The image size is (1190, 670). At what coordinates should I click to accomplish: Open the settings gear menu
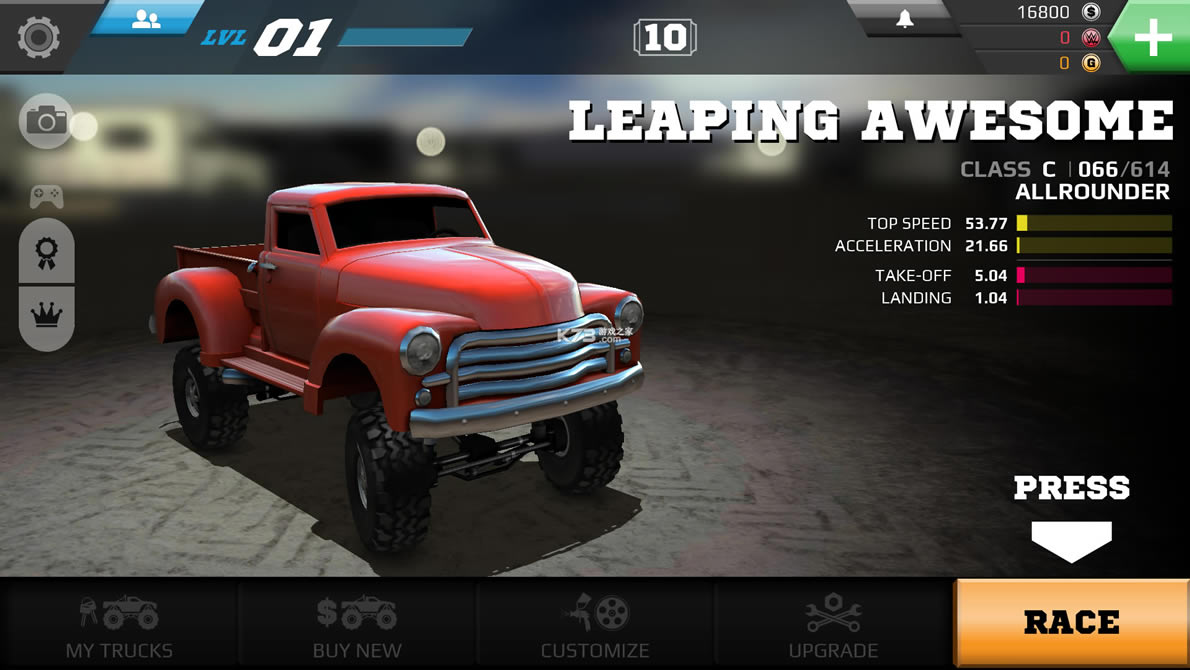coord(38,37)
